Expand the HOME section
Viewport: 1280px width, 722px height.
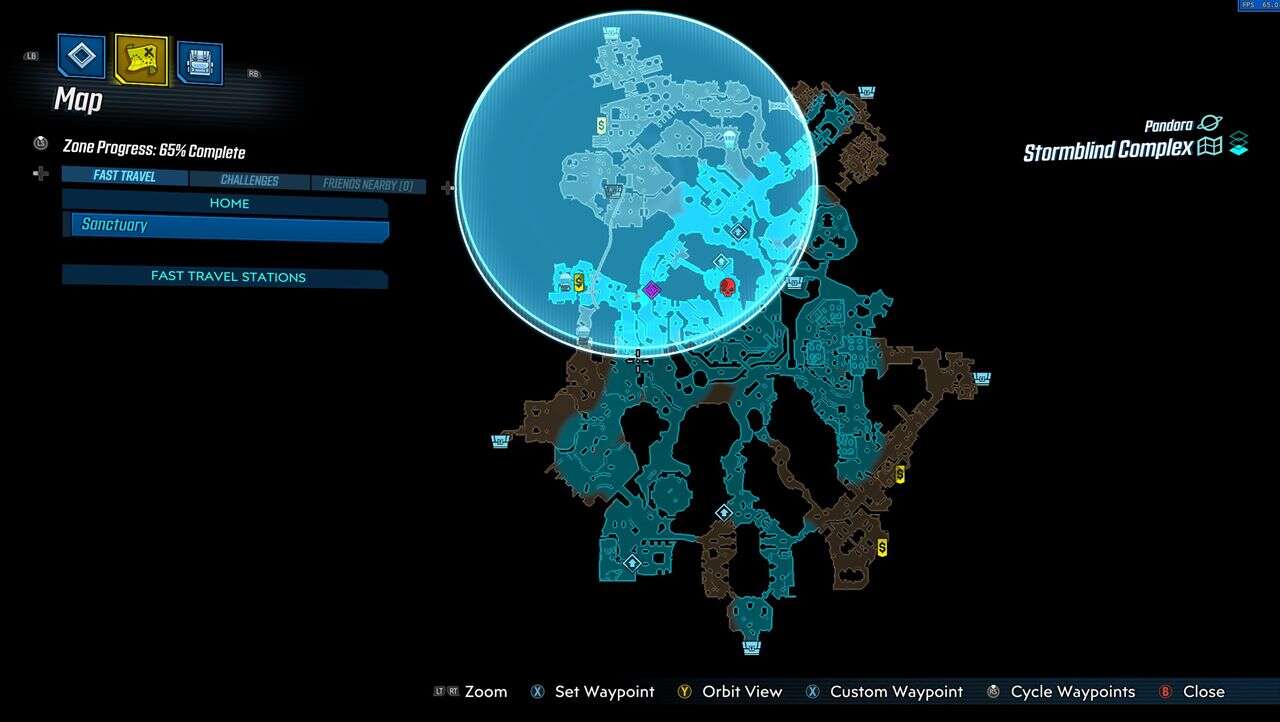point(229,203)
